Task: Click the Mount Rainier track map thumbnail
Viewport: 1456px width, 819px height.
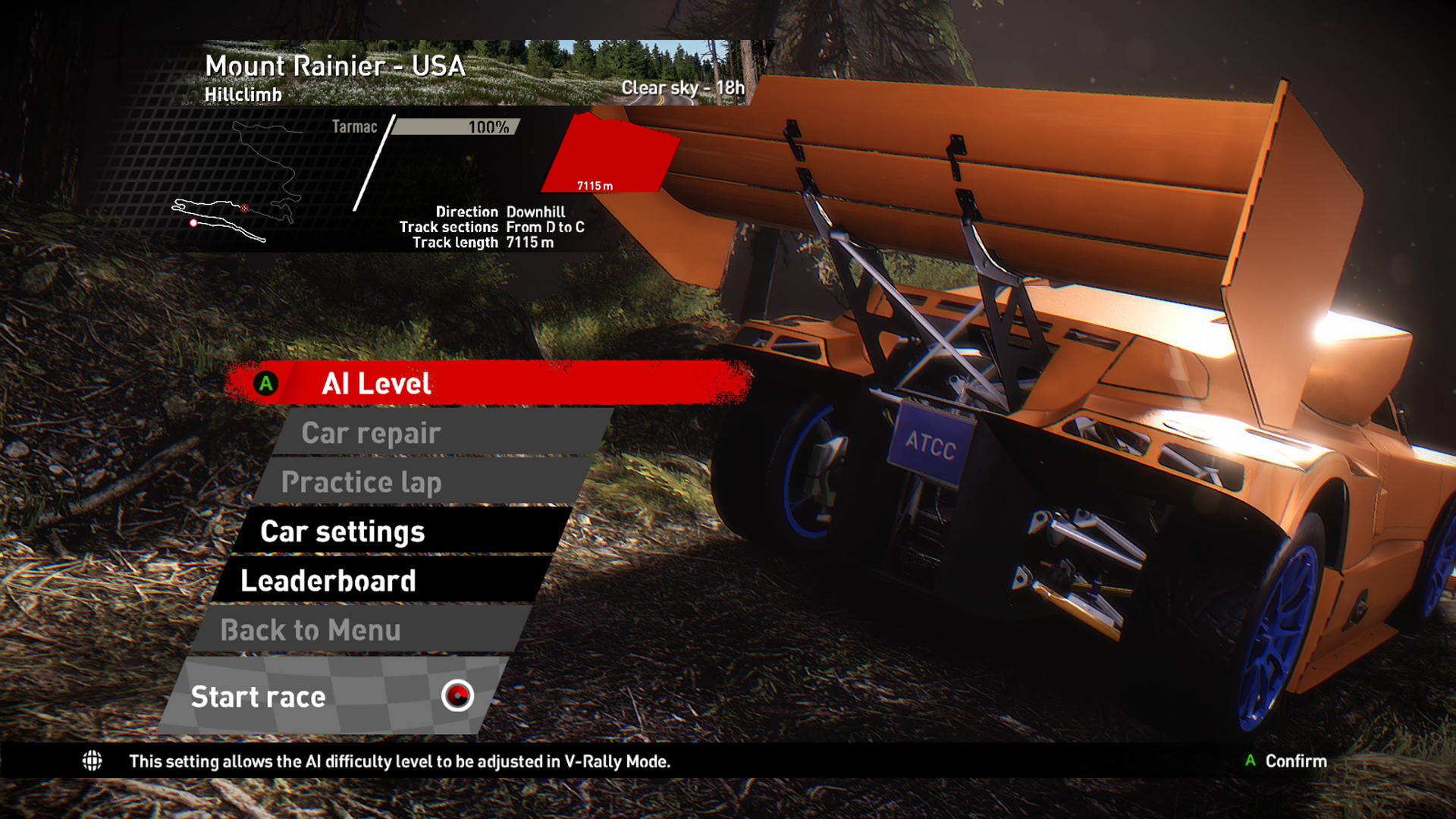Action: (237, 182)
